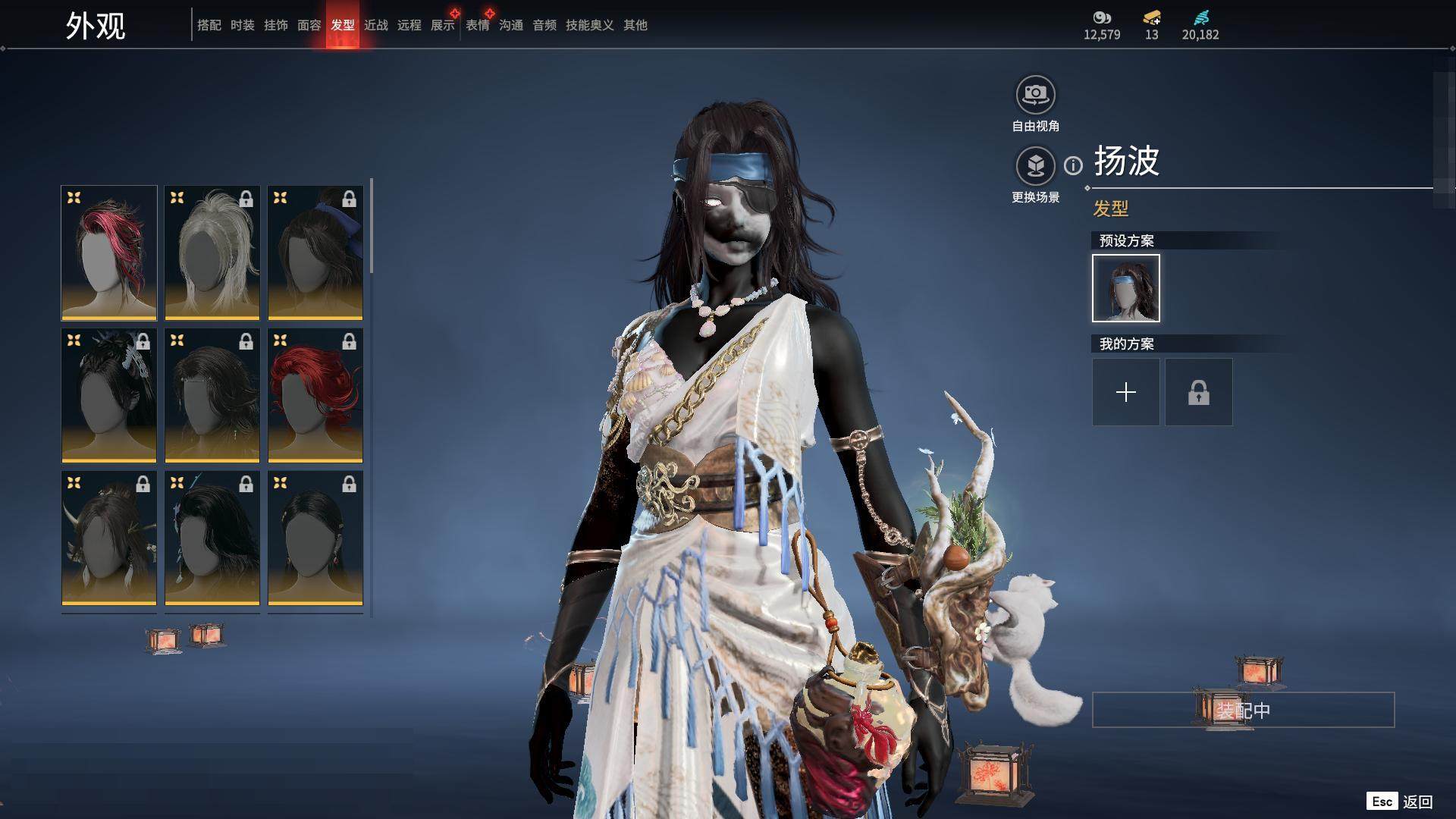Open the 表情 tab
1456x819 pixels.
point(477,25)
